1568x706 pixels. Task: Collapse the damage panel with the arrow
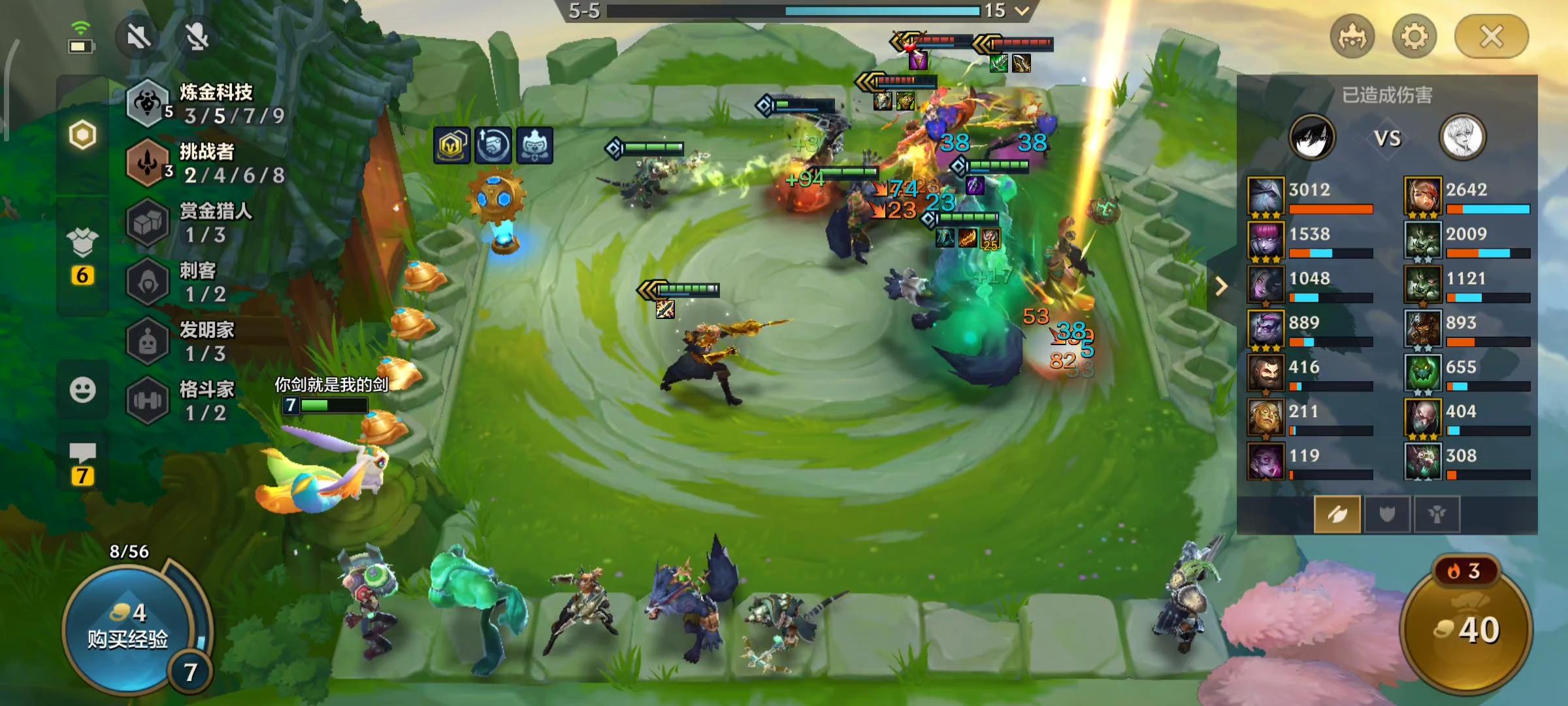1220,286
